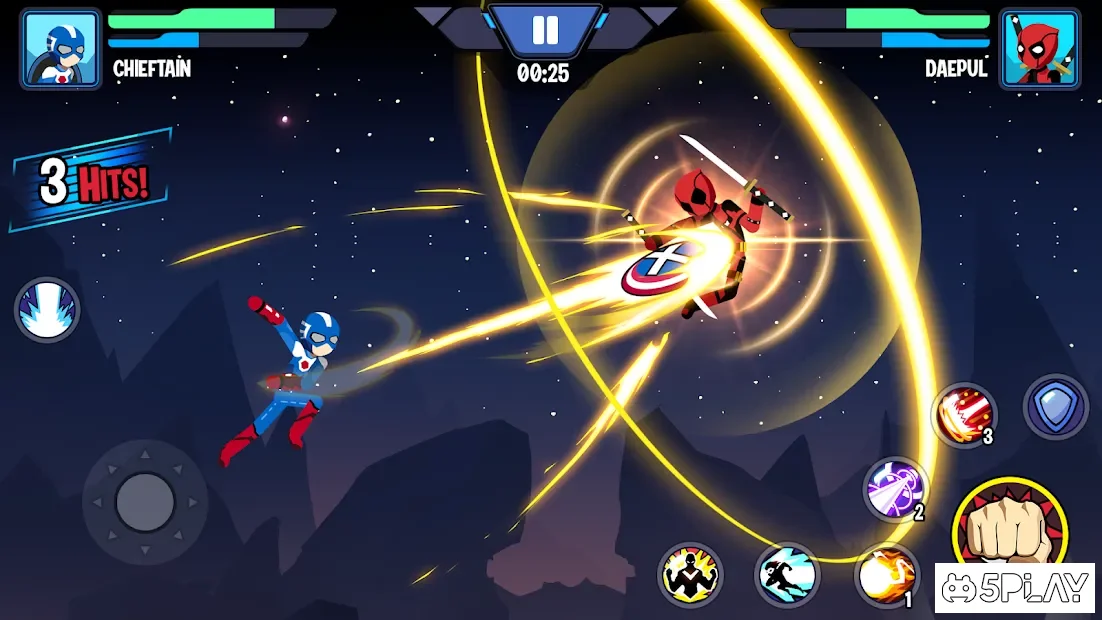Use the purple beam skill numbered 2

[x=895, y=489]
